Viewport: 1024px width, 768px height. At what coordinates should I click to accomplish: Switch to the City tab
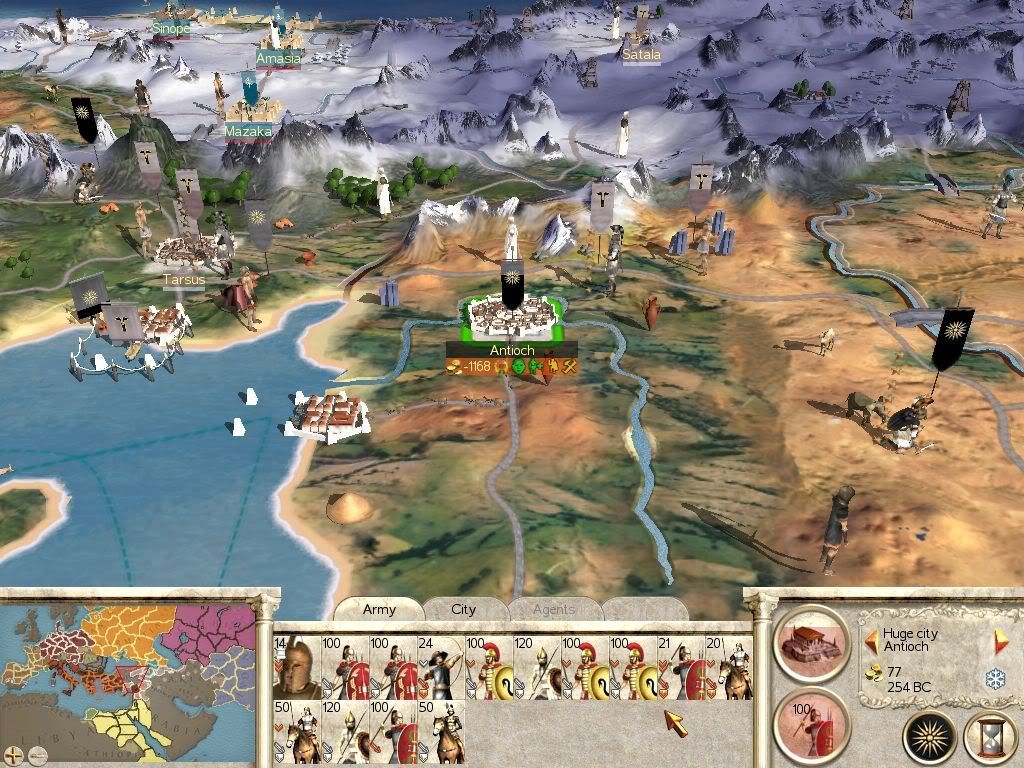(464, 609)
